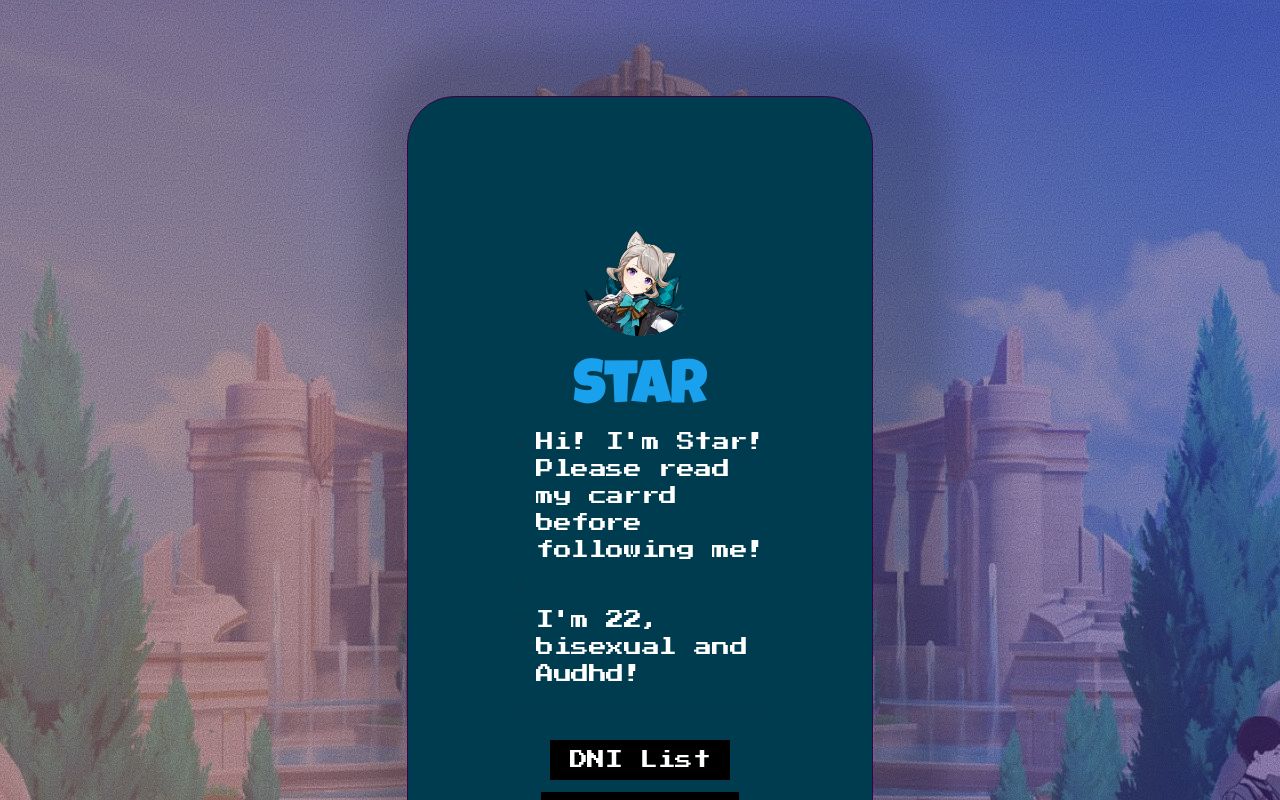Image resolution: width=1280 pixels, height=800 pixels.
Task: Click the blue STAR title text
Action: click(640, 380)
